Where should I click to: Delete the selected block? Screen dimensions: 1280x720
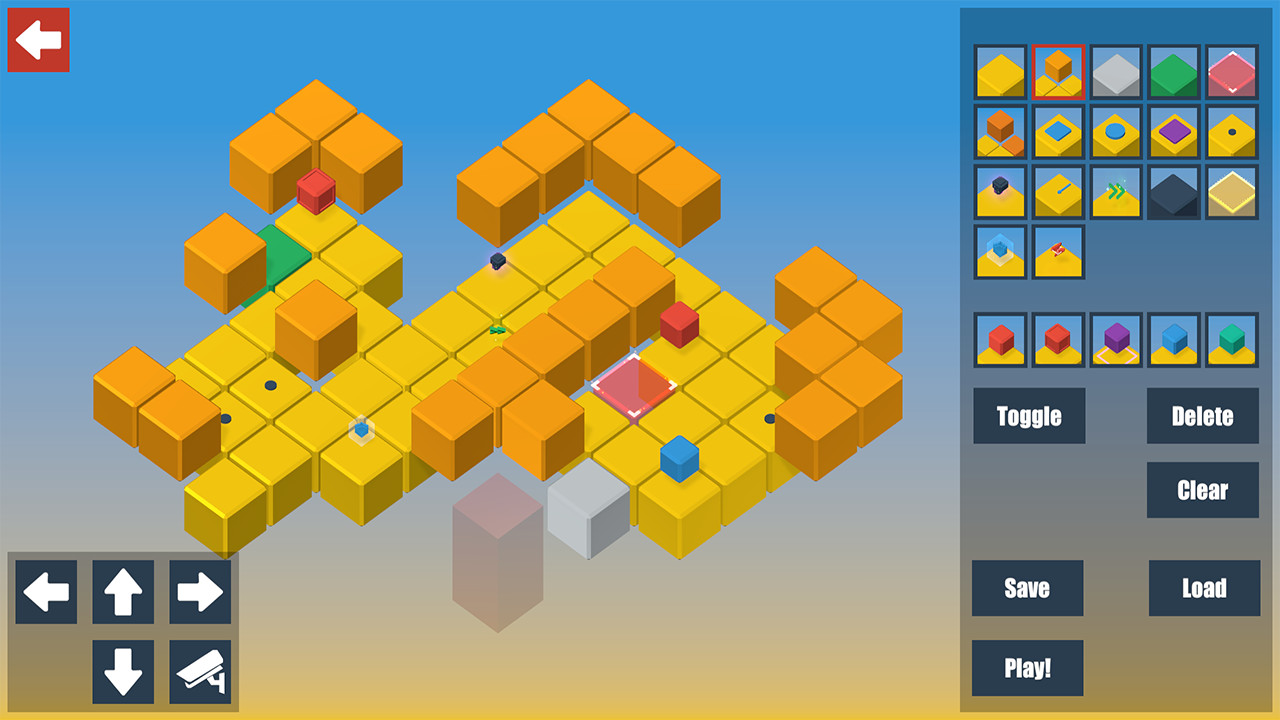coord(1202,416)
